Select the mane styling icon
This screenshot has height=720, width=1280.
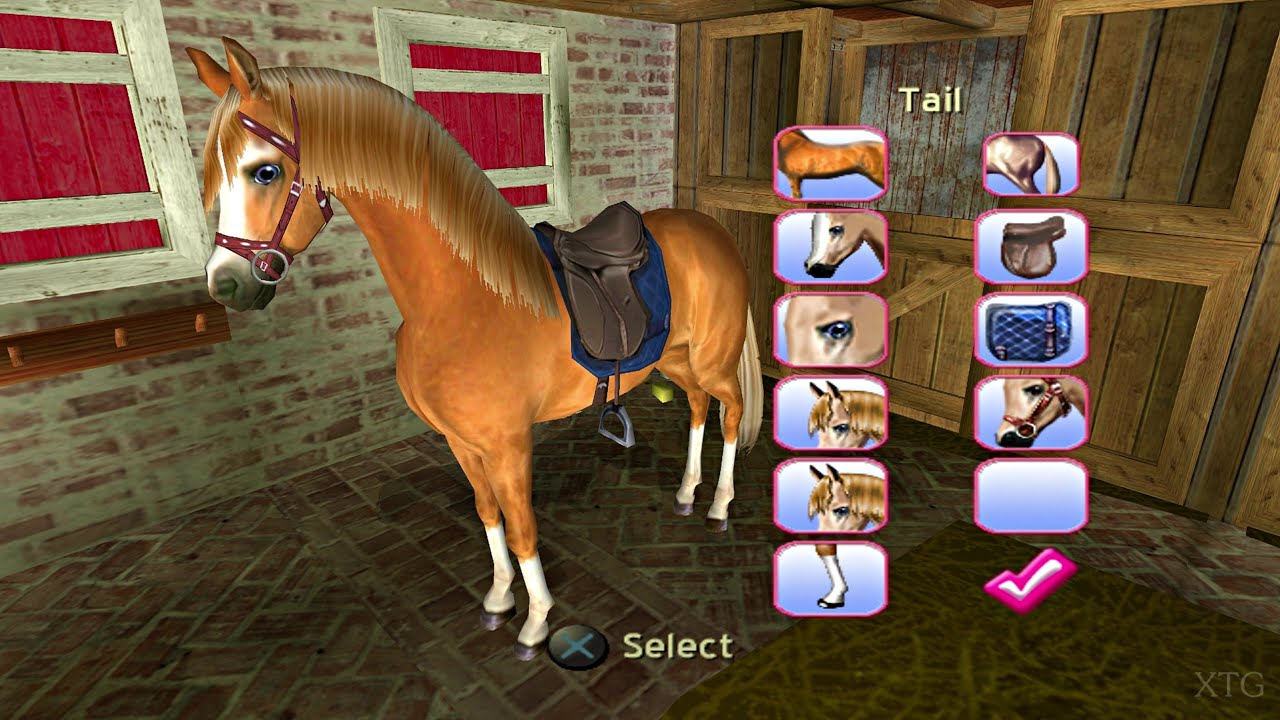832,496
